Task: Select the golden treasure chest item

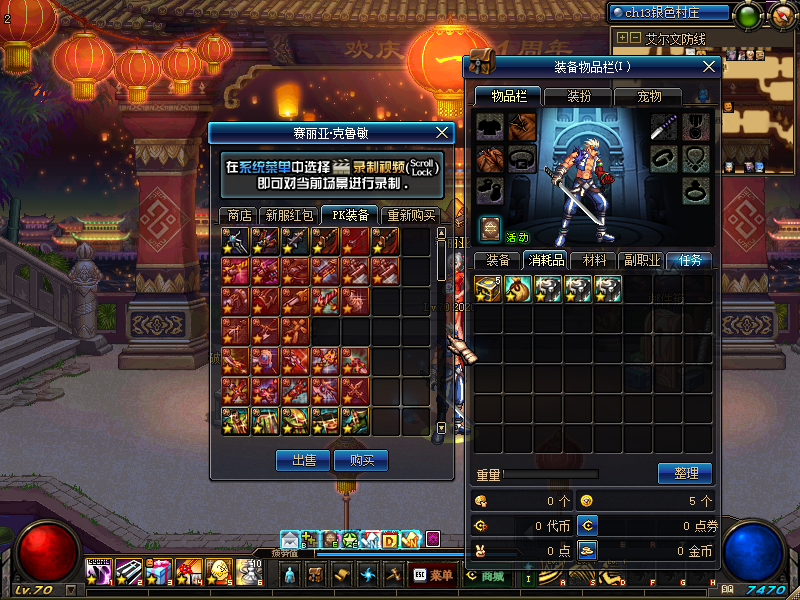Action: [488, 289]
